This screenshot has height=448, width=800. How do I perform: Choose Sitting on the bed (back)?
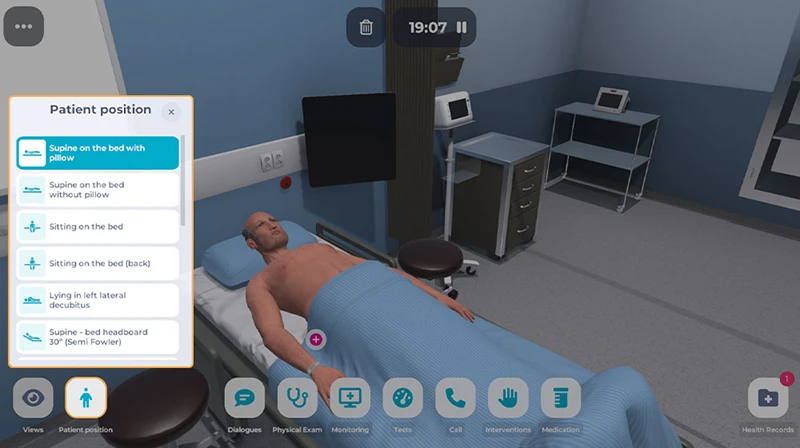click(98, 263)
